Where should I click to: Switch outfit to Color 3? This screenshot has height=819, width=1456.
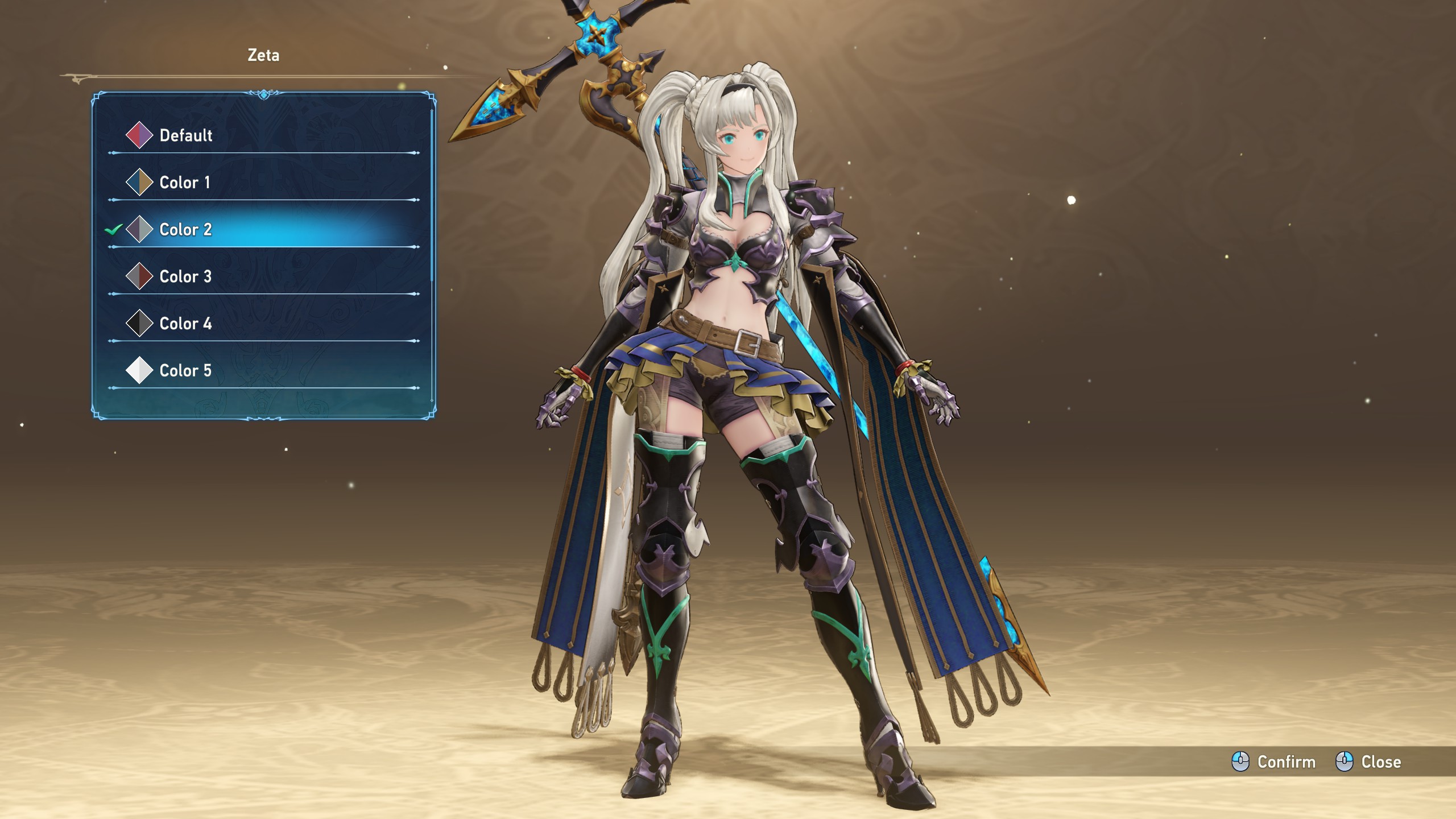pos(185,277)
